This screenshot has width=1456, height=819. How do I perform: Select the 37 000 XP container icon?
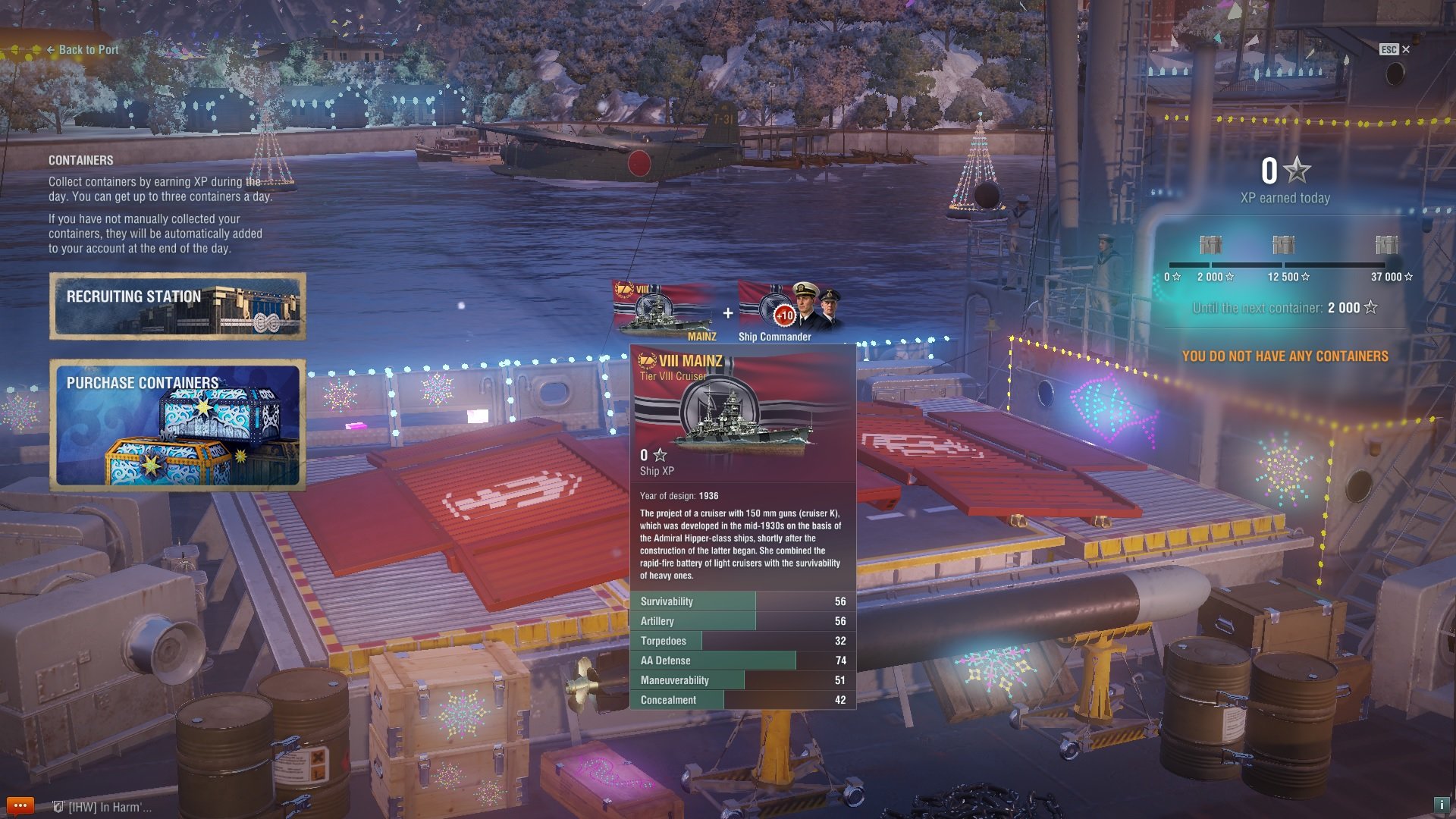[x=1386, y=245]
